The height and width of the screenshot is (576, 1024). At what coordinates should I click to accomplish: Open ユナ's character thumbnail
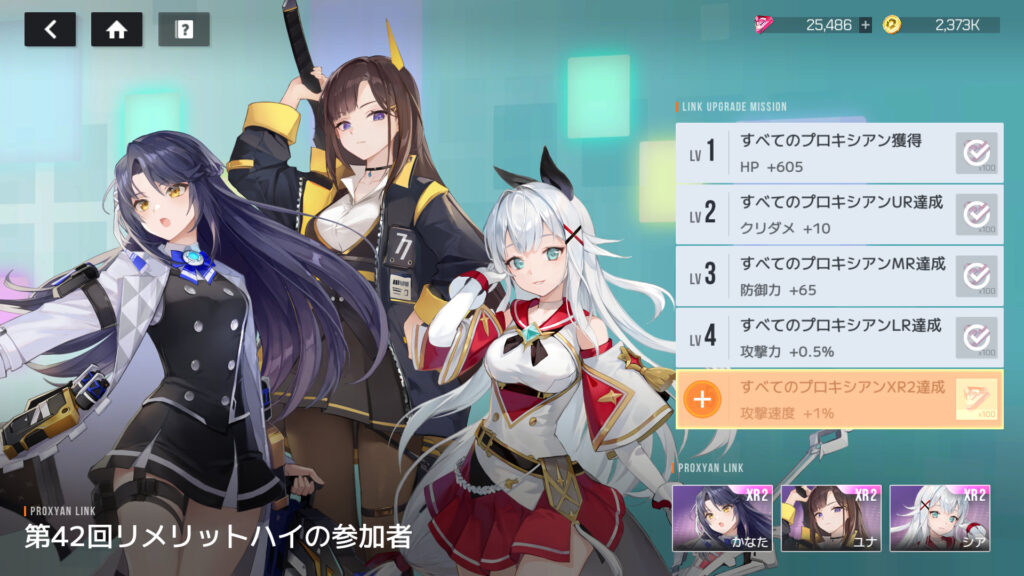(830, 518)
